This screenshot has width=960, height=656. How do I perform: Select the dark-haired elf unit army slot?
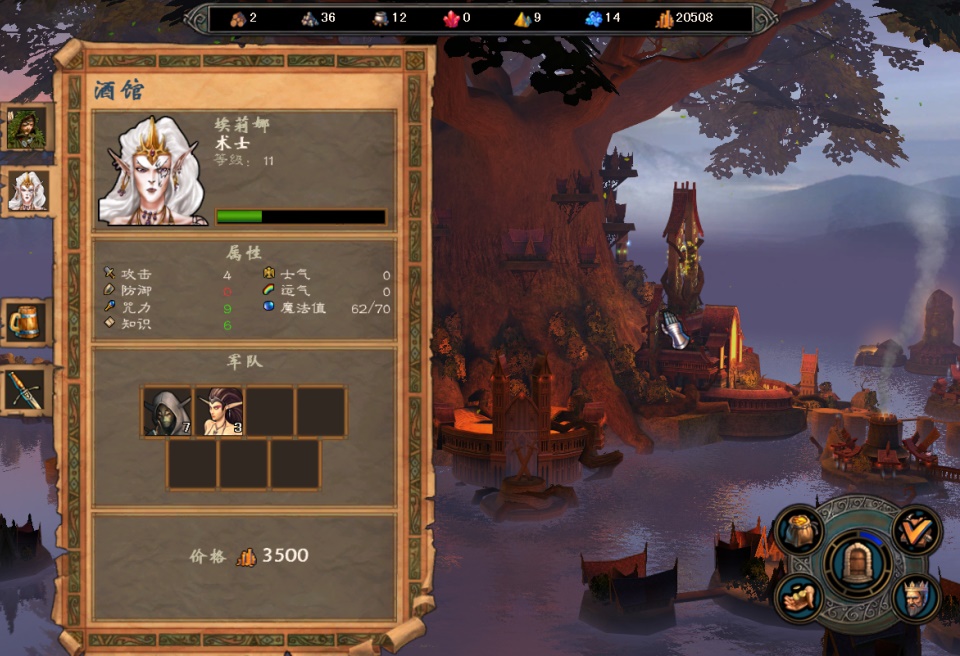[x=219, y=412]
